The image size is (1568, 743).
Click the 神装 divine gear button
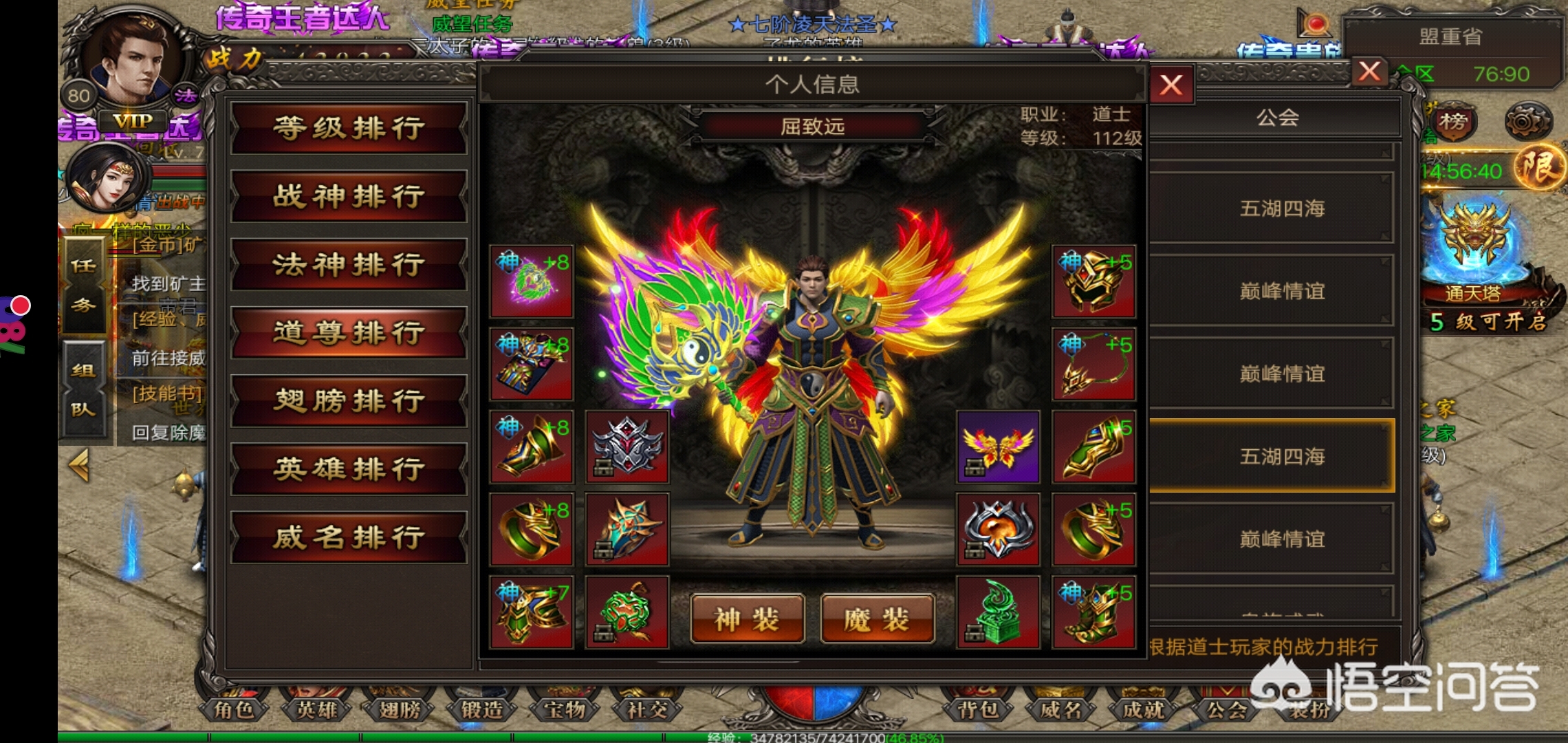[748, 619]
